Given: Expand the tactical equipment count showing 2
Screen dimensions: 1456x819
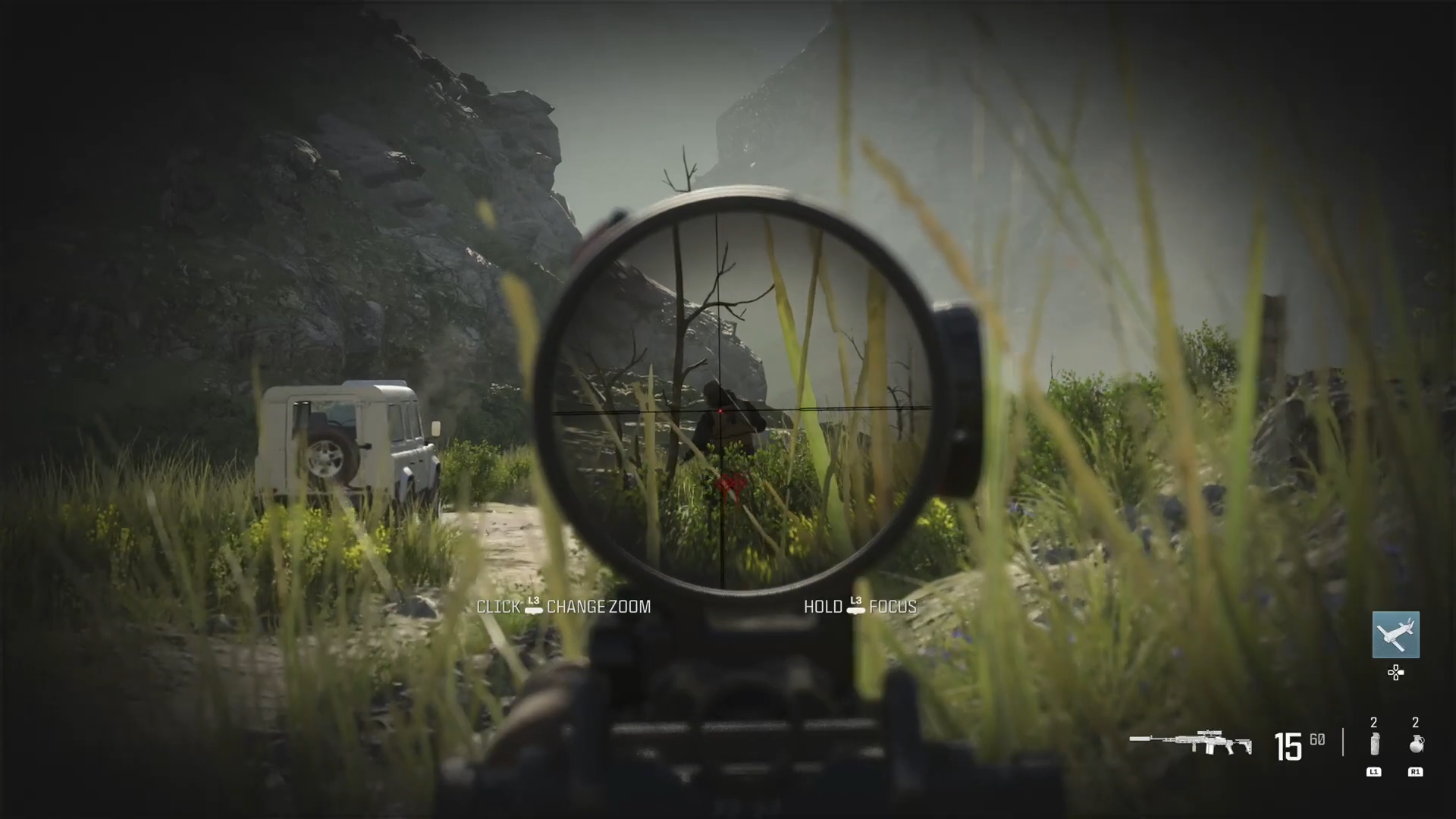Looking at the screenshot, I should click(1373, 722).
